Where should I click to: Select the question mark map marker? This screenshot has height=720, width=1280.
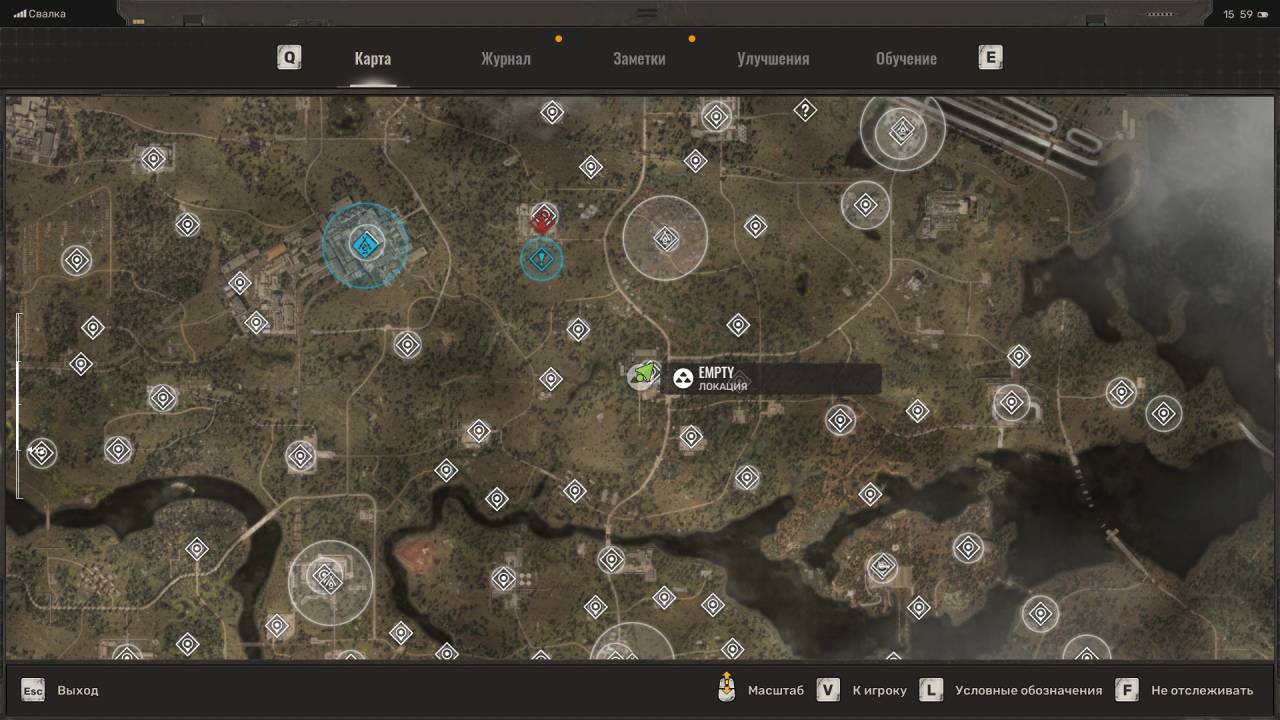[x=805, y=111]
